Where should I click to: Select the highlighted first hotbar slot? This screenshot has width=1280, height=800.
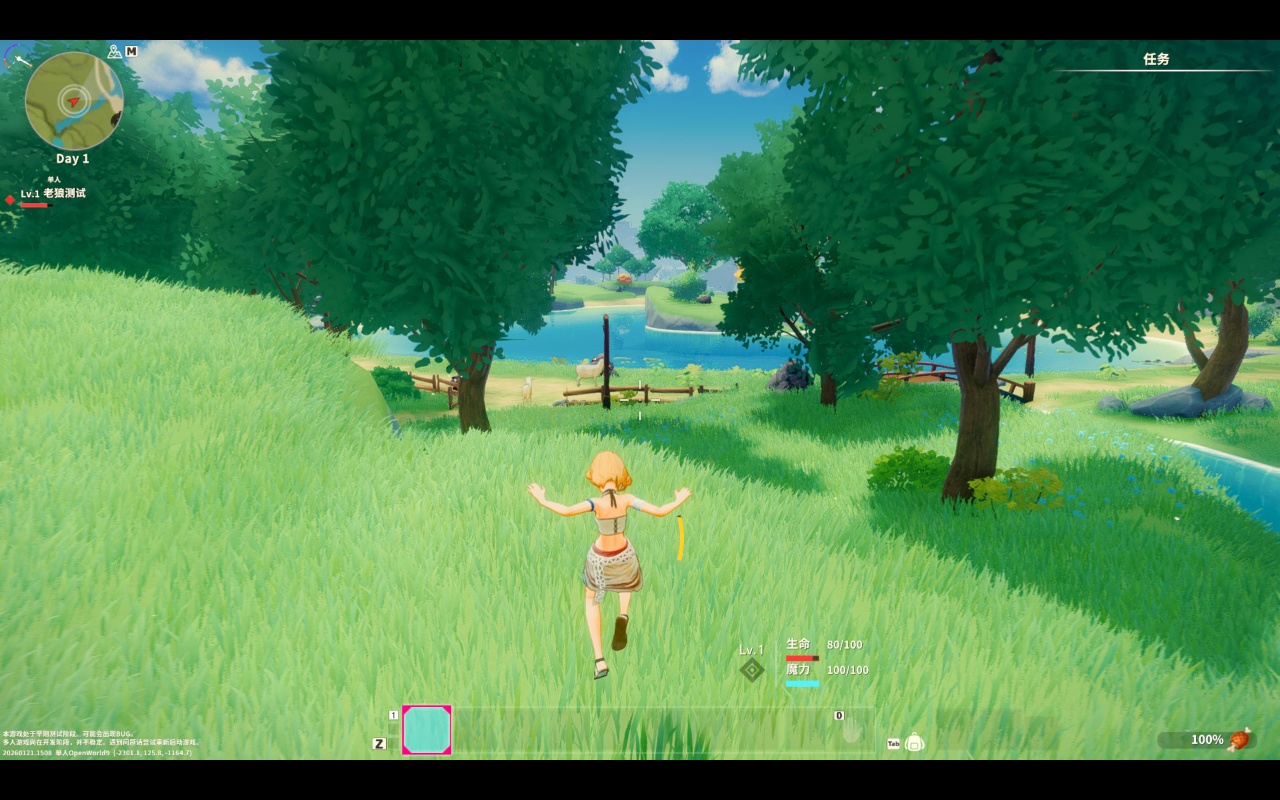427,730
